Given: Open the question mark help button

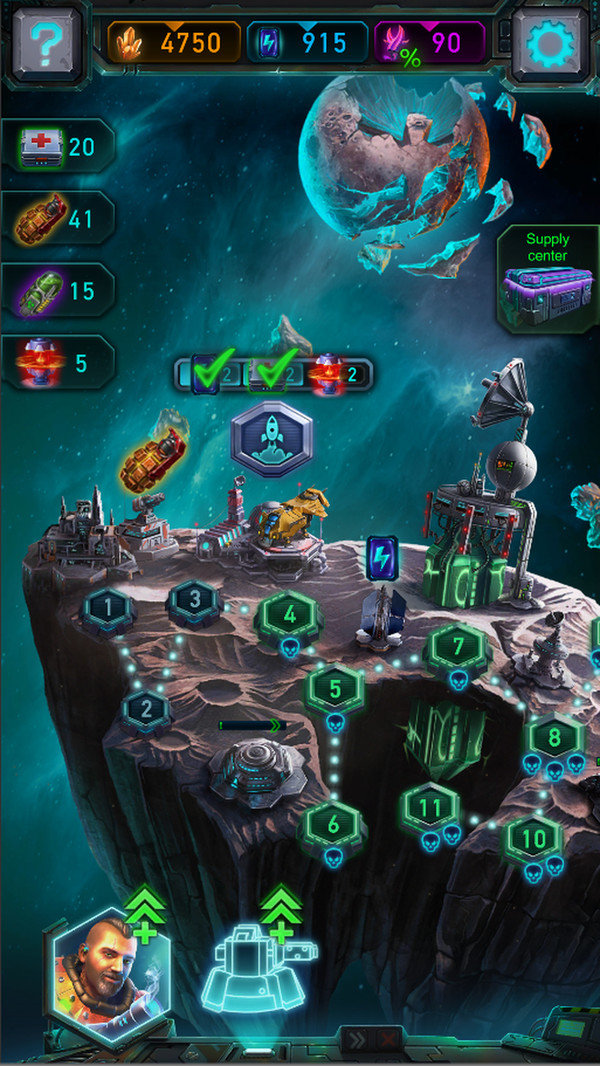Looking at the screenshot, I should tap(45, 43).
